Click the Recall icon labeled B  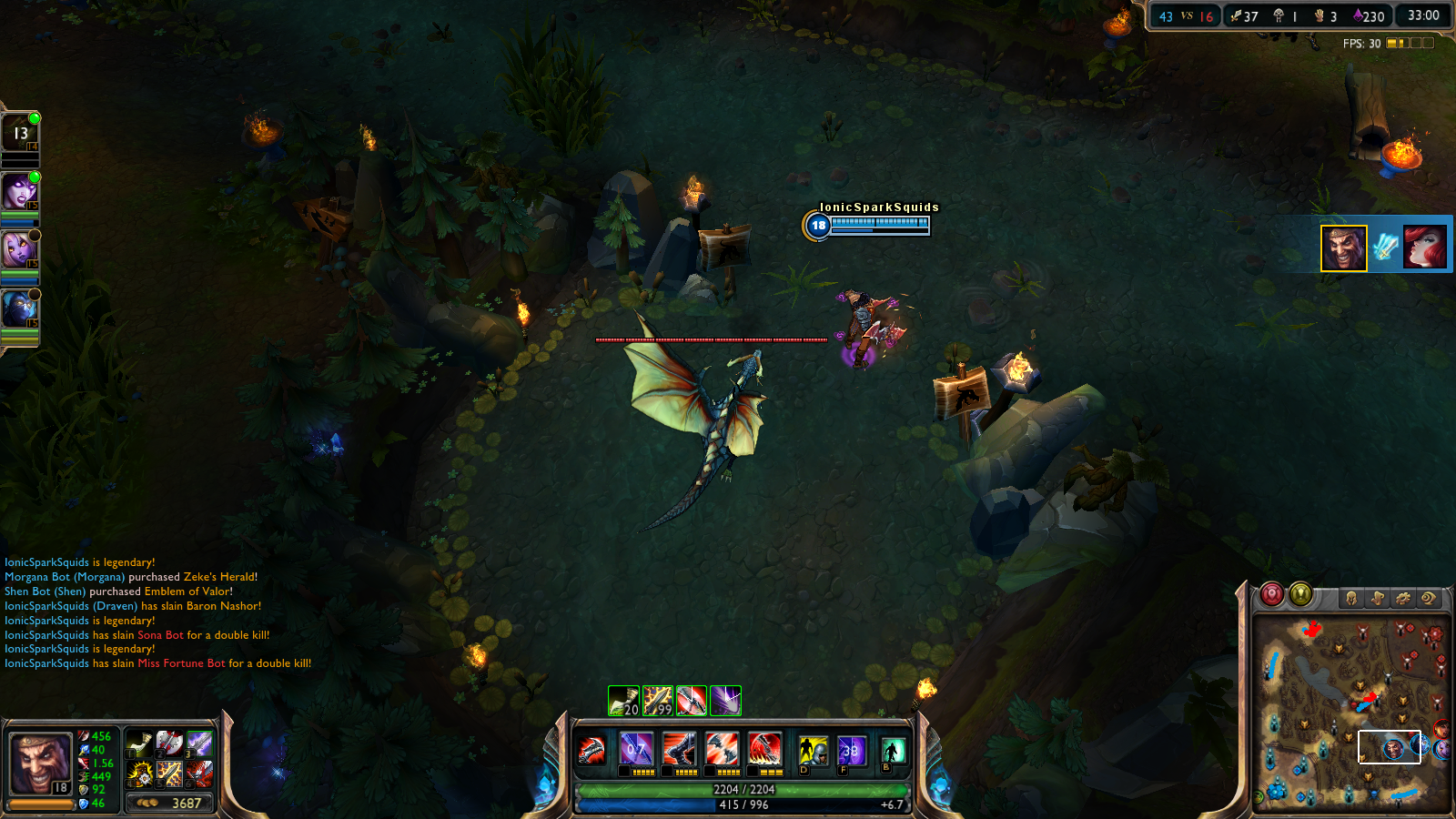[893, 751]
